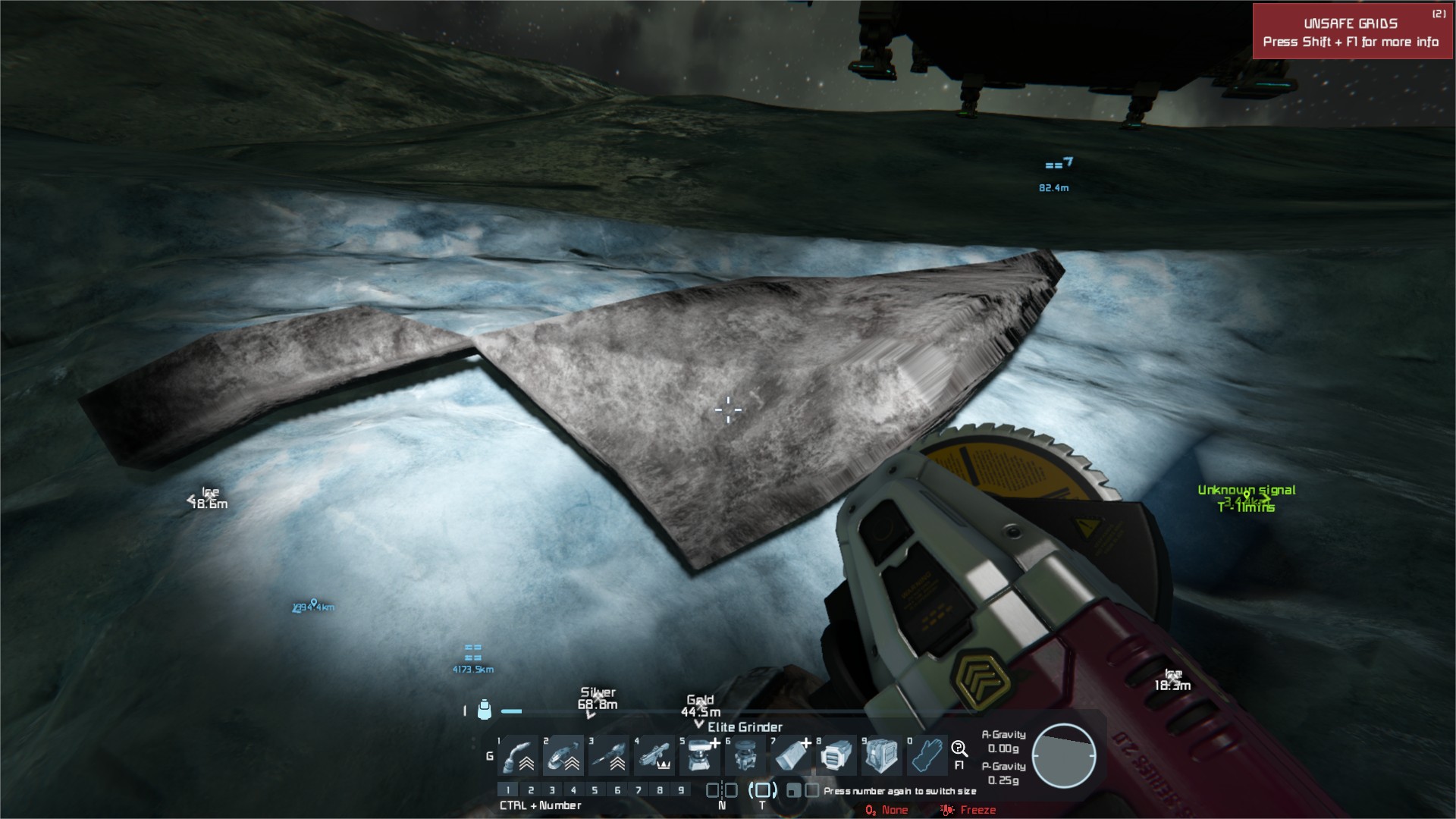This screenshot has width=1456, height=819.
Task: Switch to toolbar page 1
Action: [x=508, y=790]
